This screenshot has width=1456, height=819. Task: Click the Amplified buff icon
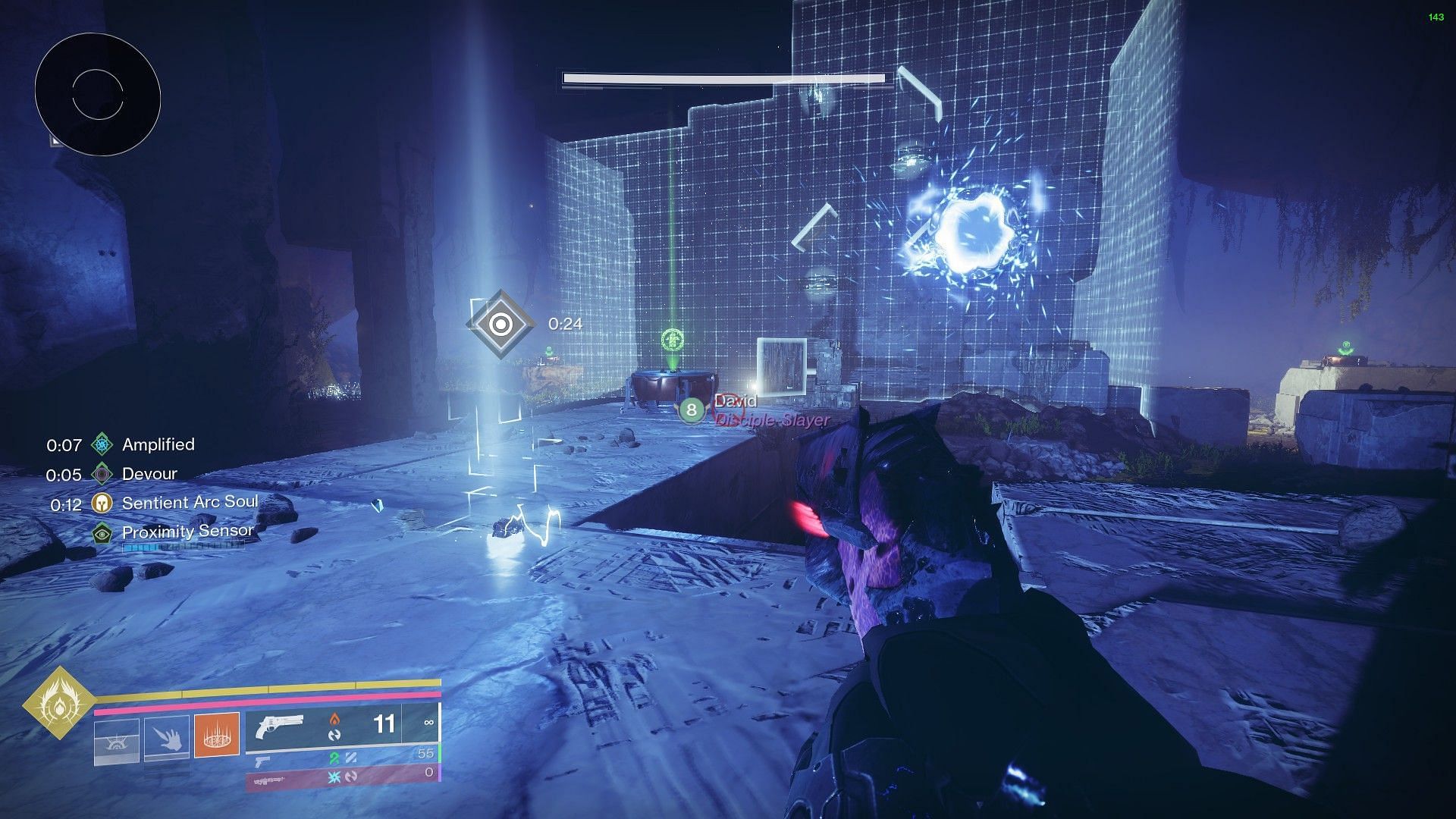102,444
